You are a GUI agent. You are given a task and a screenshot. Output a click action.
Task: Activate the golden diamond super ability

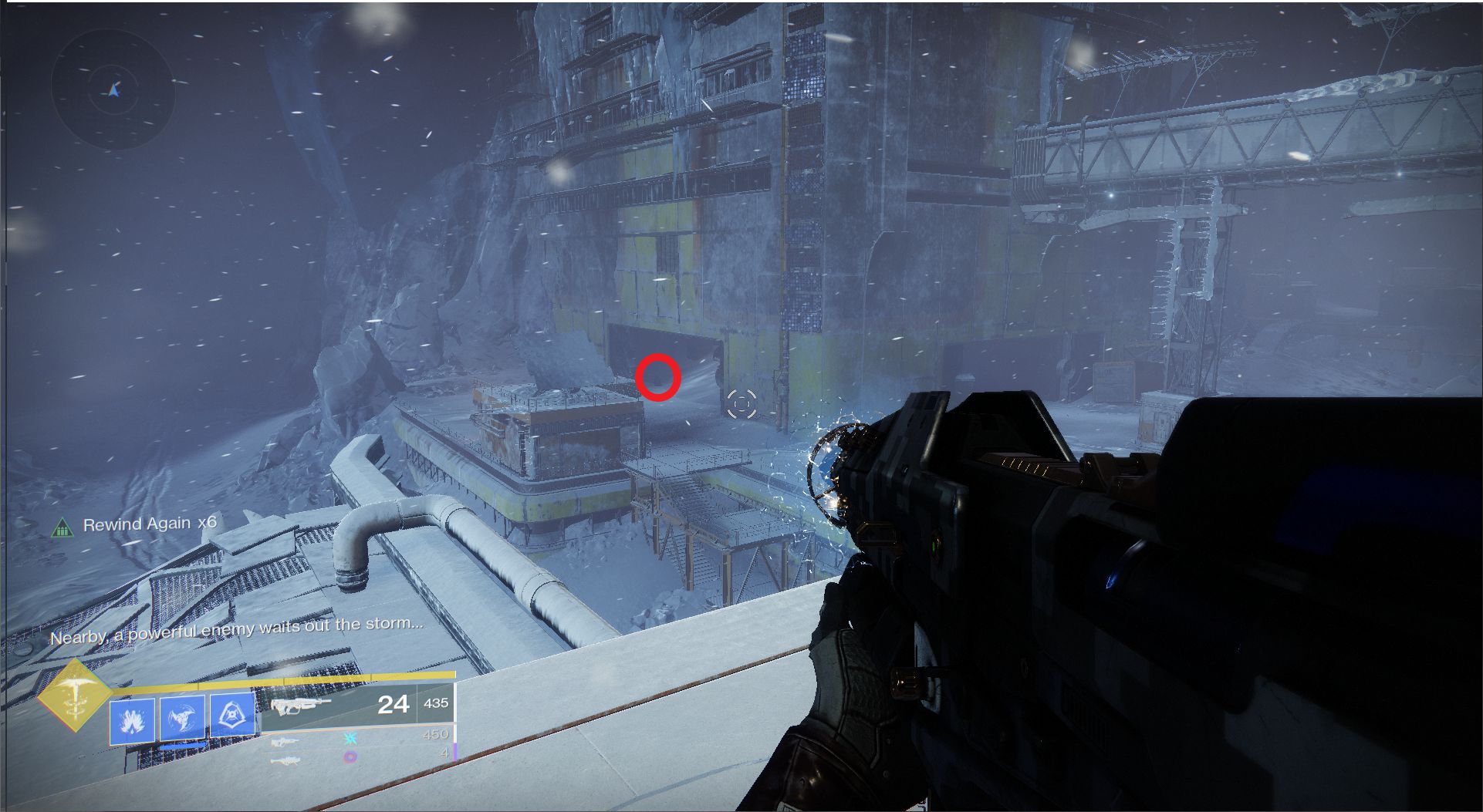click(x=75, y=696)
